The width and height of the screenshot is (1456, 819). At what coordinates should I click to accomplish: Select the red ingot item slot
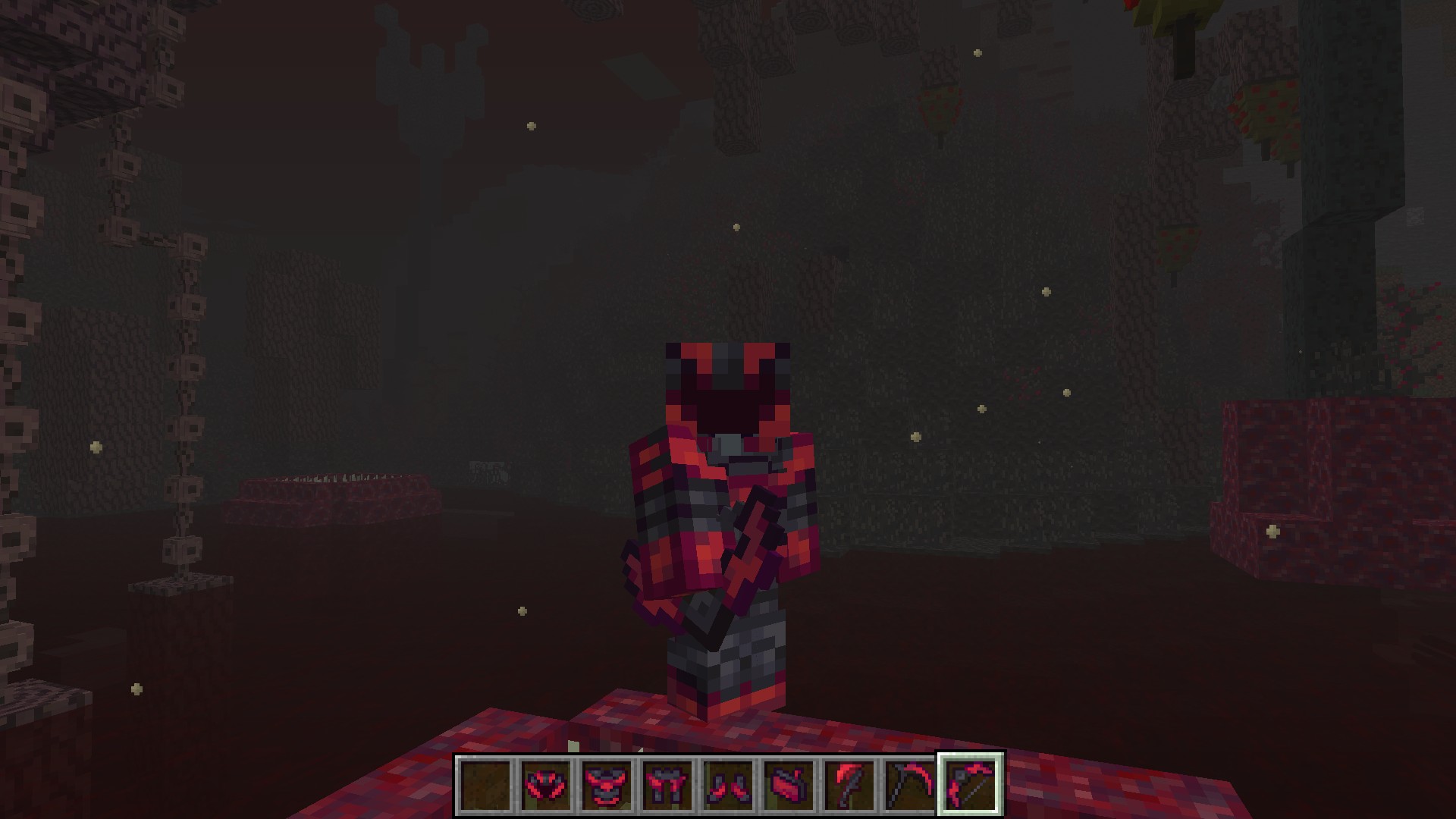click(789, 785)
